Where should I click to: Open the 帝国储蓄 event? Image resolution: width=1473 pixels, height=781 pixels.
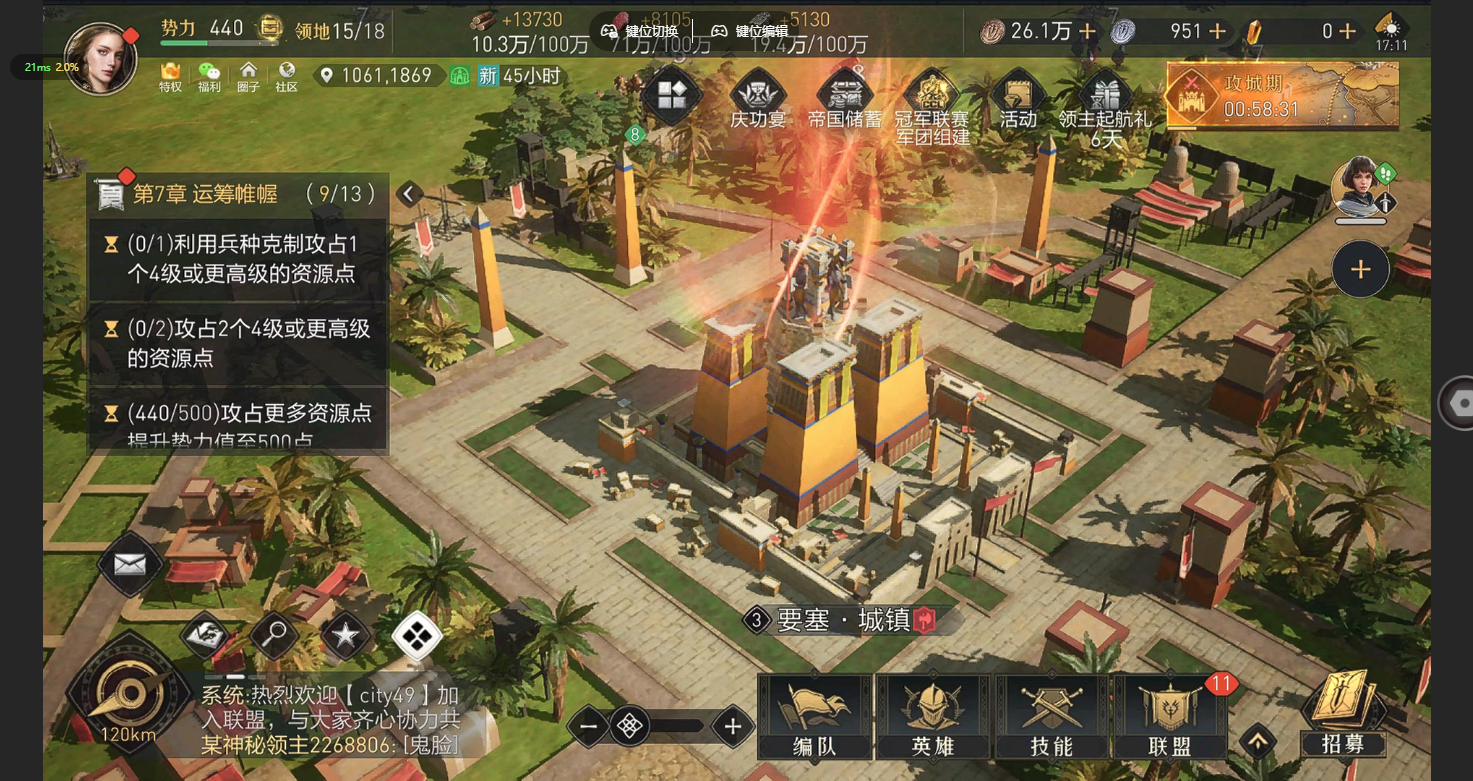coord(845,100)
